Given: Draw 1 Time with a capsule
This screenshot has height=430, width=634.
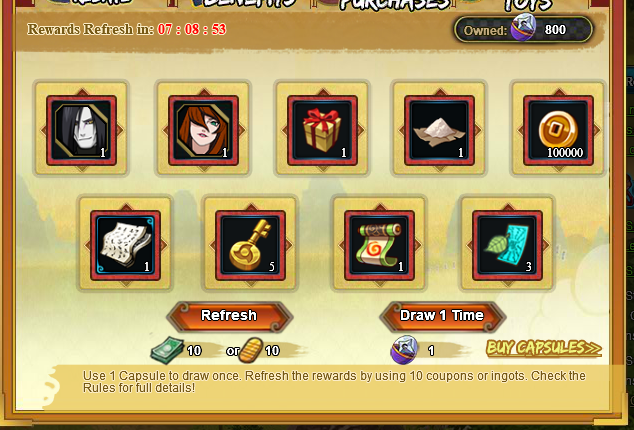Looking at the screenshot, I should pyautogui.click(x=442, y=315).
